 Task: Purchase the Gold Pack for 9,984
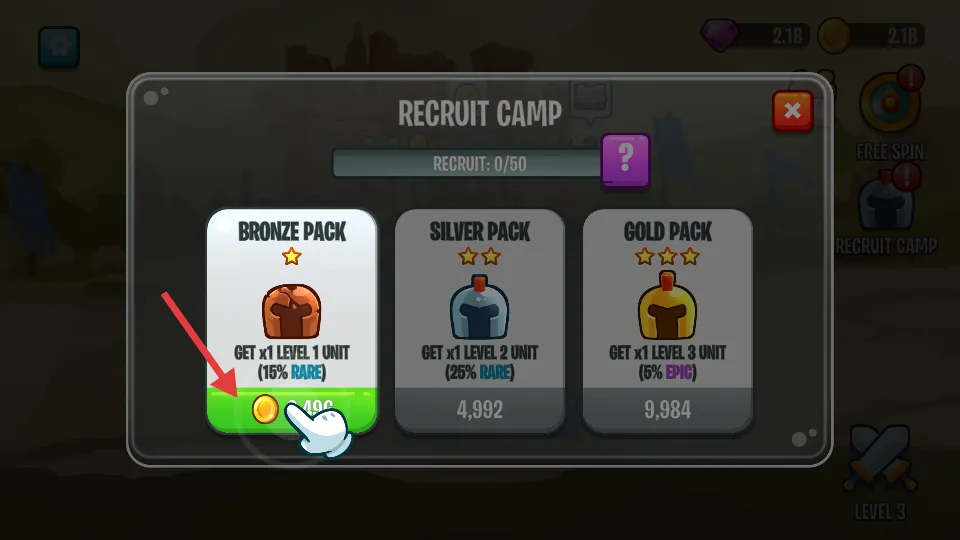668,409
